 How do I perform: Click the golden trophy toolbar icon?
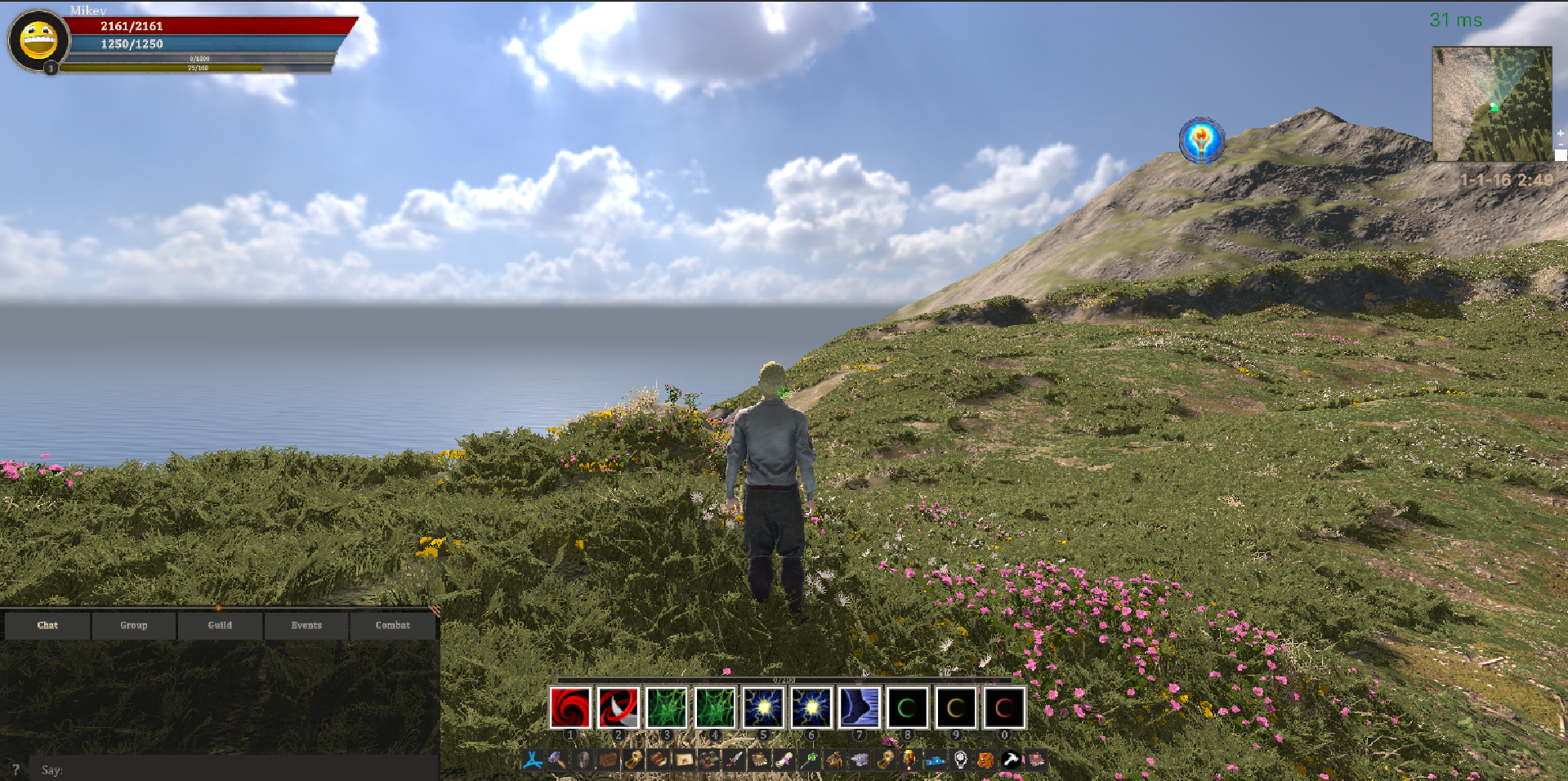909,761
